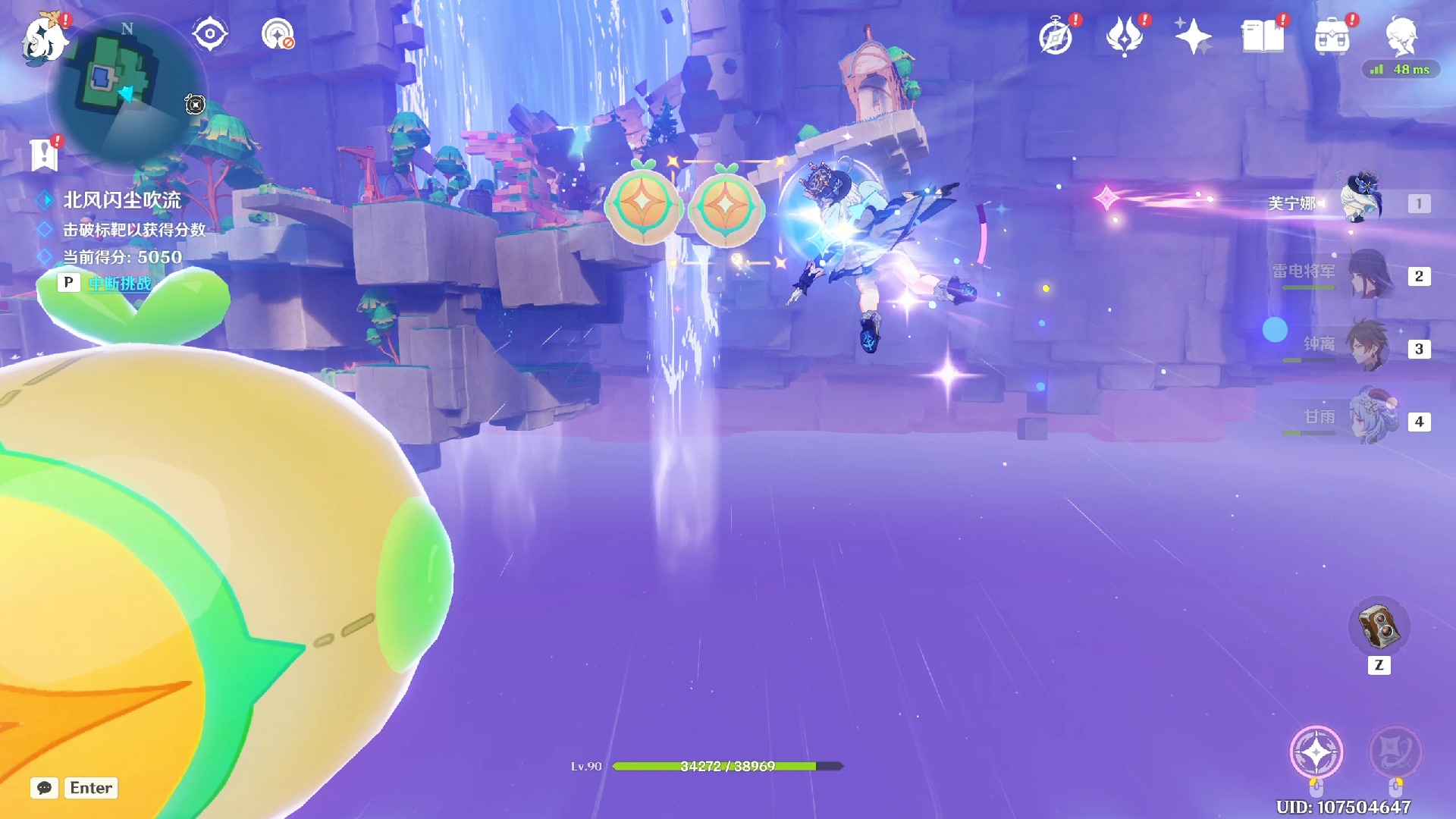The image size is (1456, 819).
Task: Click the 中断挑战 abort challenge link
Action: (x=120, y=284)
